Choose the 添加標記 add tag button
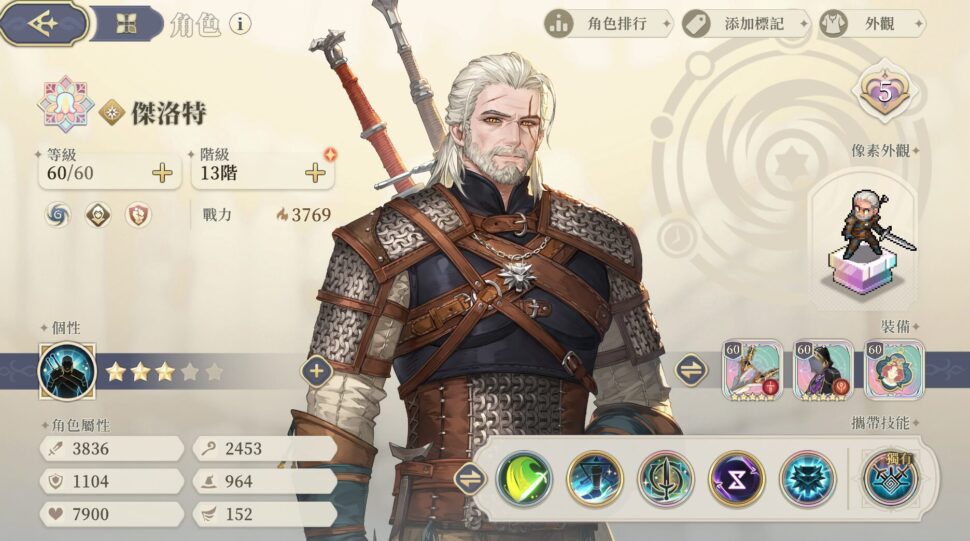Viewport: 970px width, 541px height. click(744, 23)
